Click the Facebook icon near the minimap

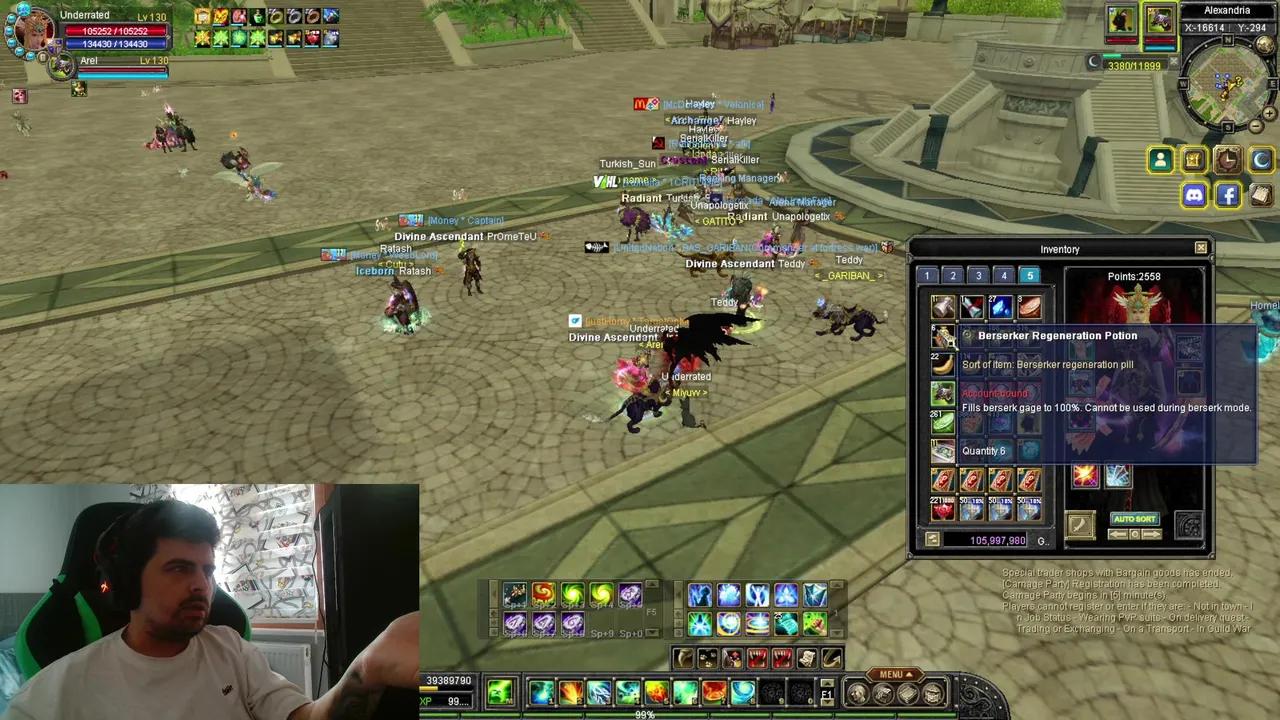(1228, 195)
